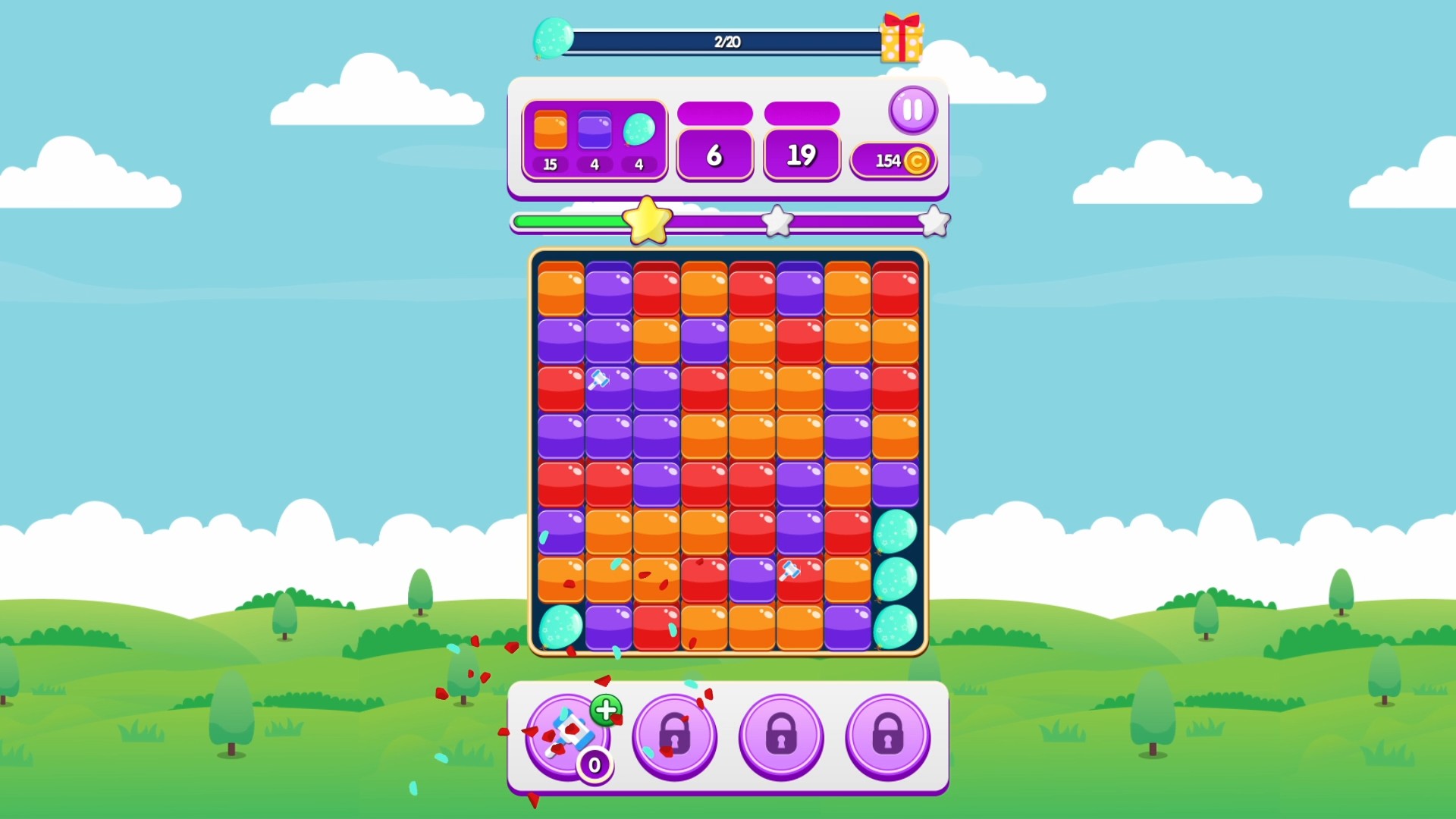Tap the third locked booster slot
1456x819 pixels.
[887, 736]
